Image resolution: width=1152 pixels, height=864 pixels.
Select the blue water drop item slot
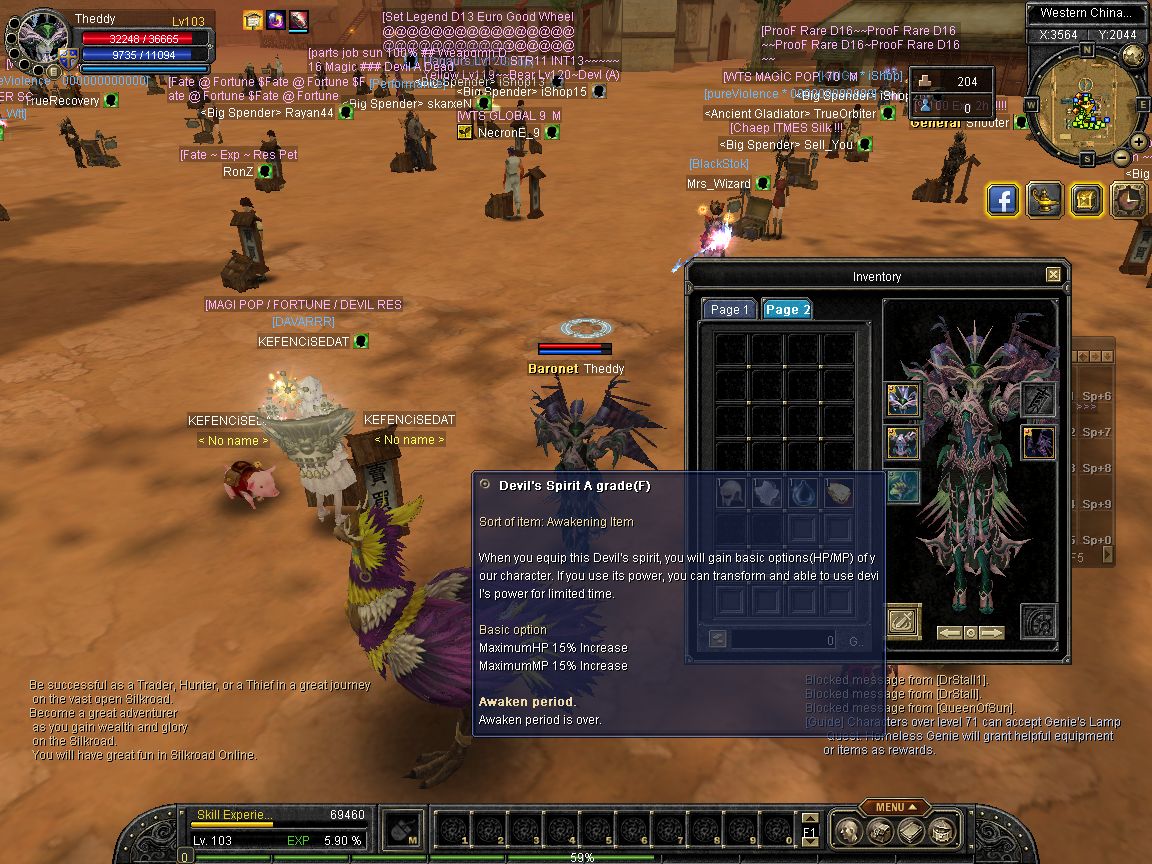[803, 492]
